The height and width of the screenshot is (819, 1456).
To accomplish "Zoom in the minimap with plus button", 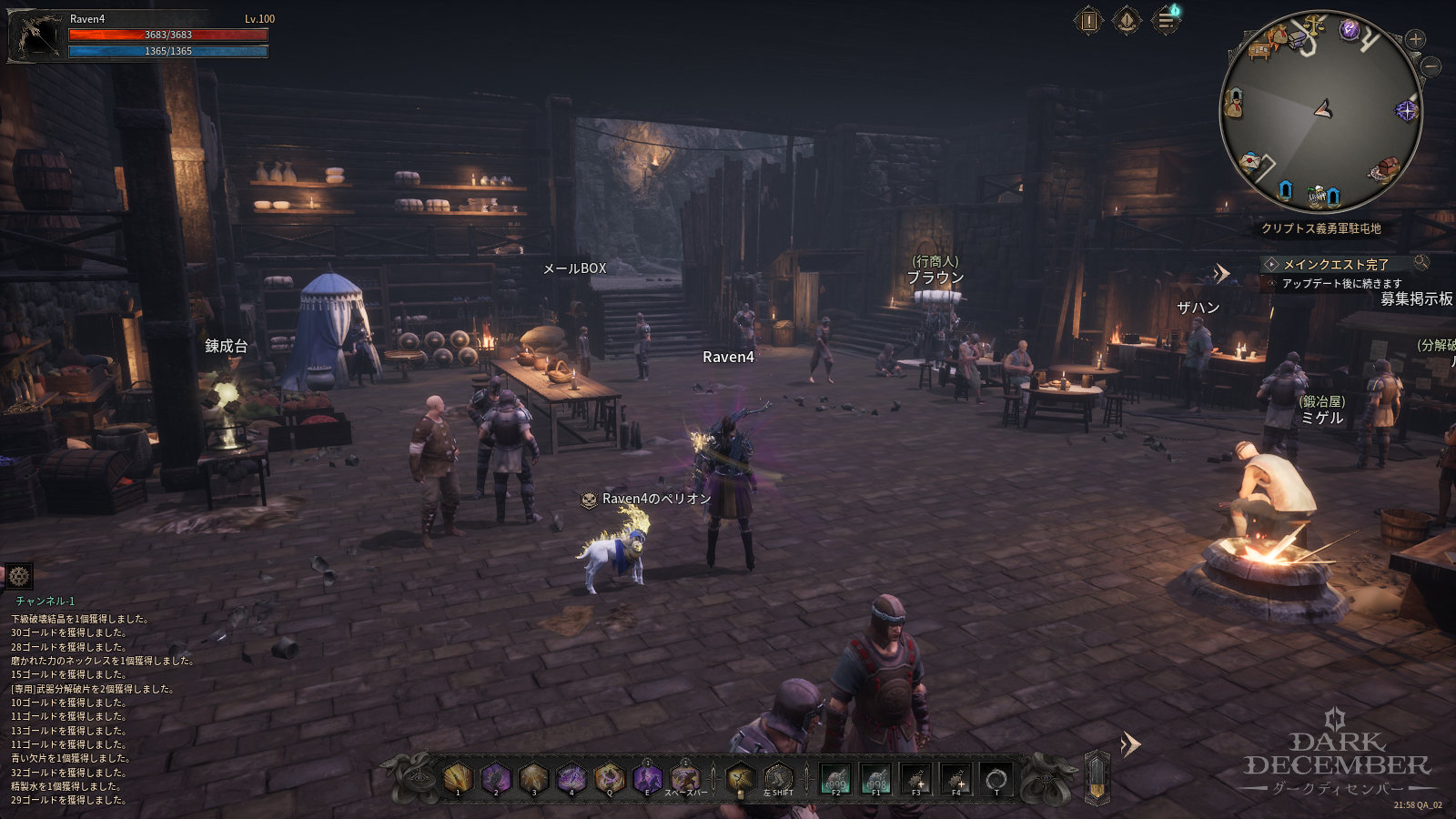I will click(x=1415, y=39).
